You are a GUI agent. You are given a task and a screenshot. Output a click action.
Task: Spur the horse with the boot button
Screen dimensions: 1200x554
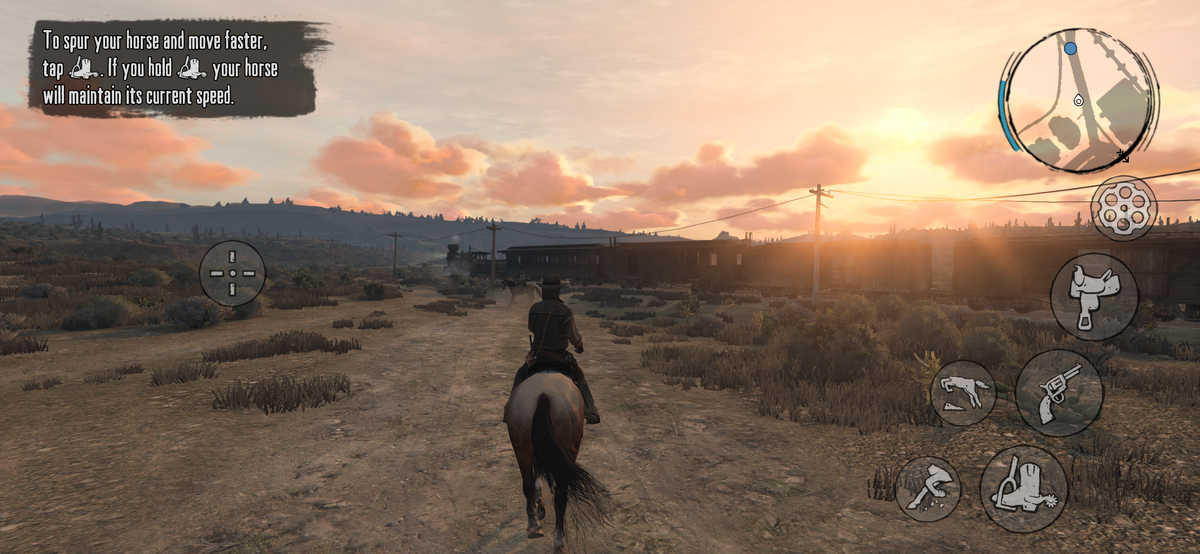pos(1023,488)
